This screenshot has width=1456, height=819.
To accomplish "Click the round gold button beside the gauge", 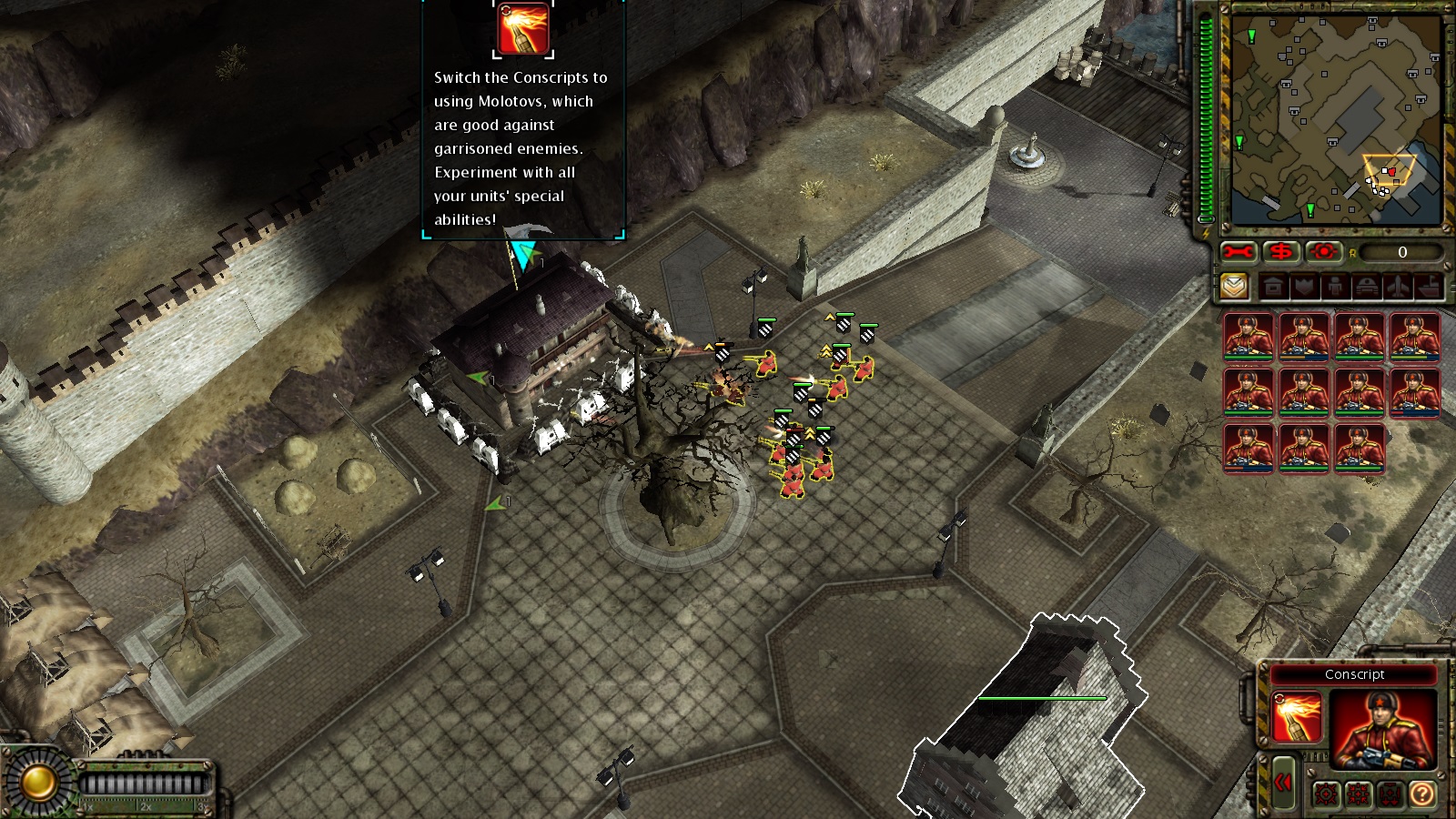I will click(38, 782).
